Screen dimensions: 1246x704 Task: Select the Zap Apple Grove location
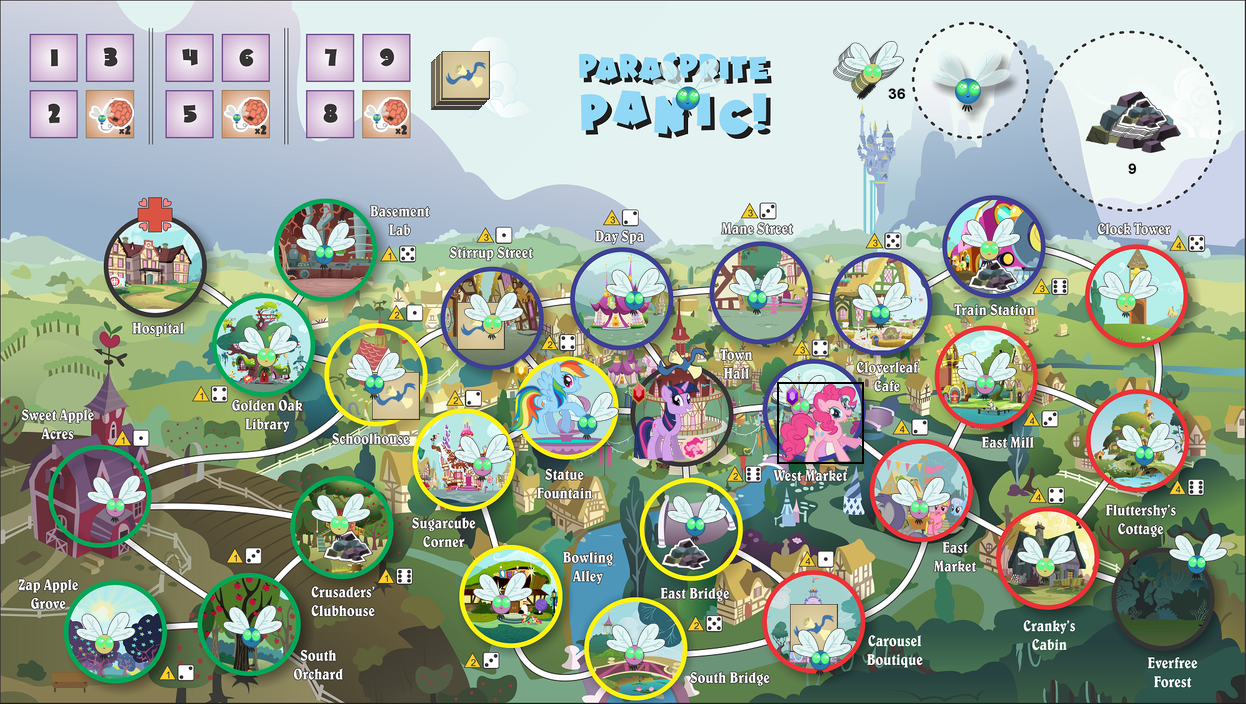click(x=113, y=630)
